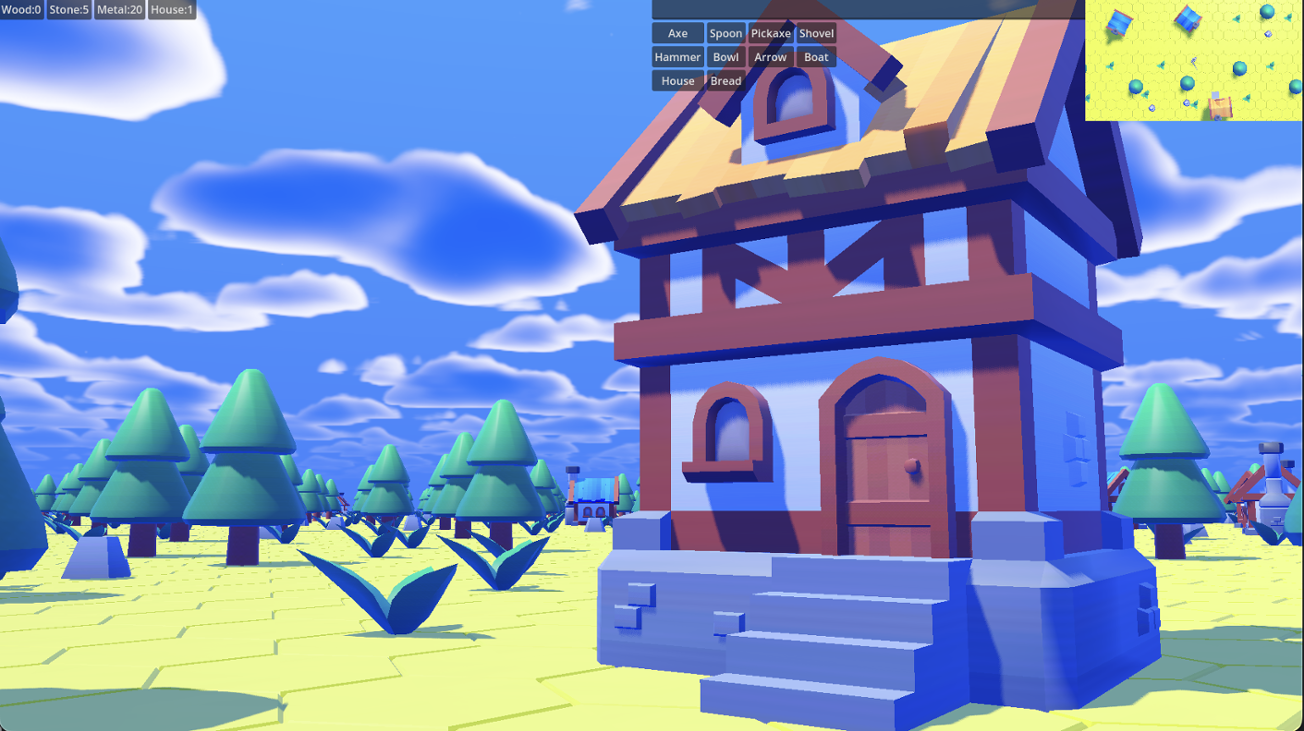Check the House:1 counter
The image size is (1304, 731).
click(170, 9)
